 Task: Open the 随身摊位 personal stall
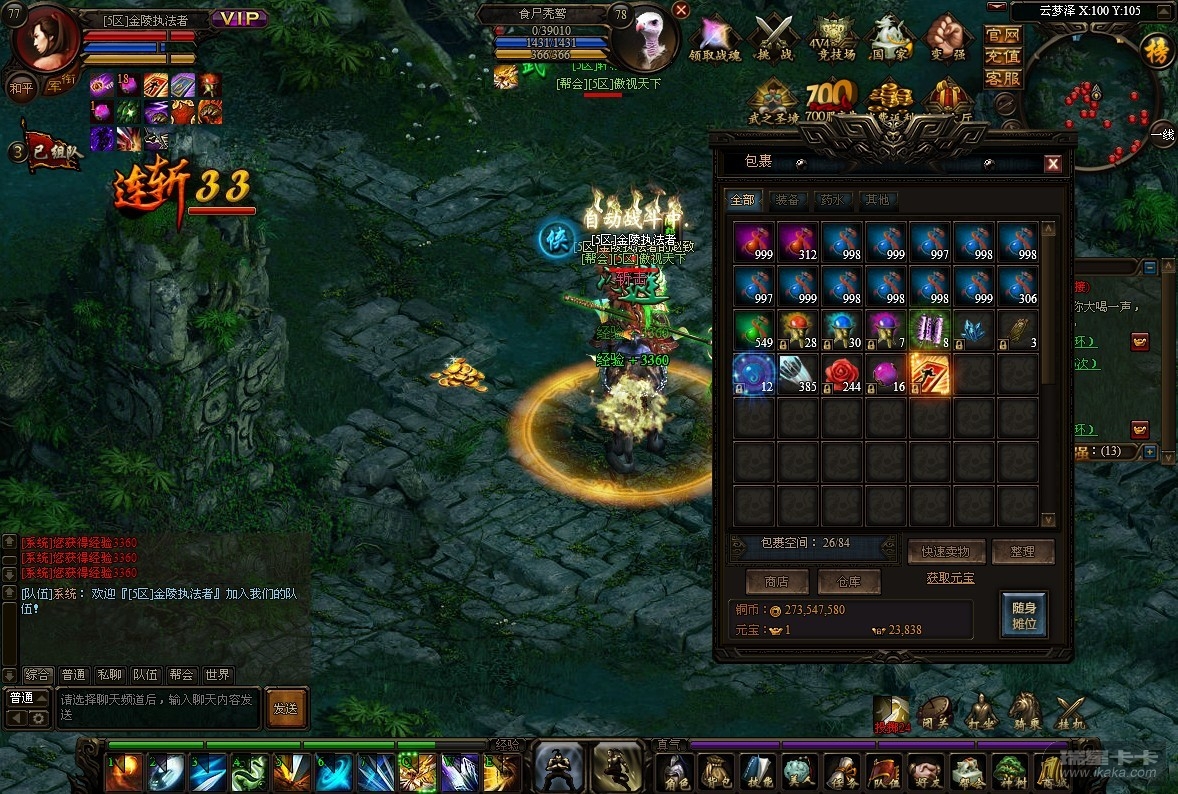click(1024, 616)
